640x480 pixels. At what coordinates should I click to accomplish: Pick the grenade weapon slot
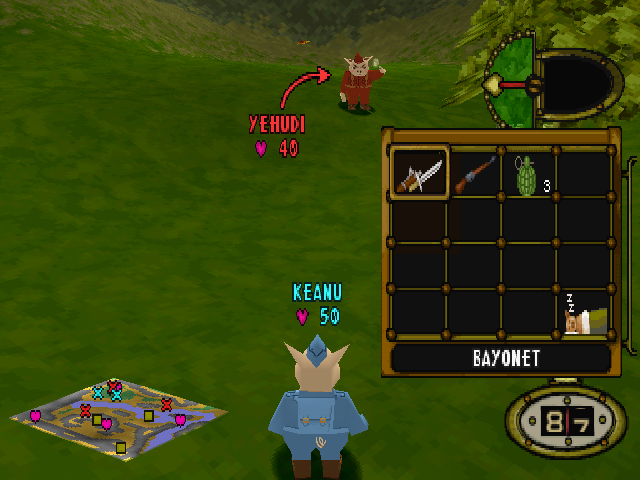tap(528, 173)
